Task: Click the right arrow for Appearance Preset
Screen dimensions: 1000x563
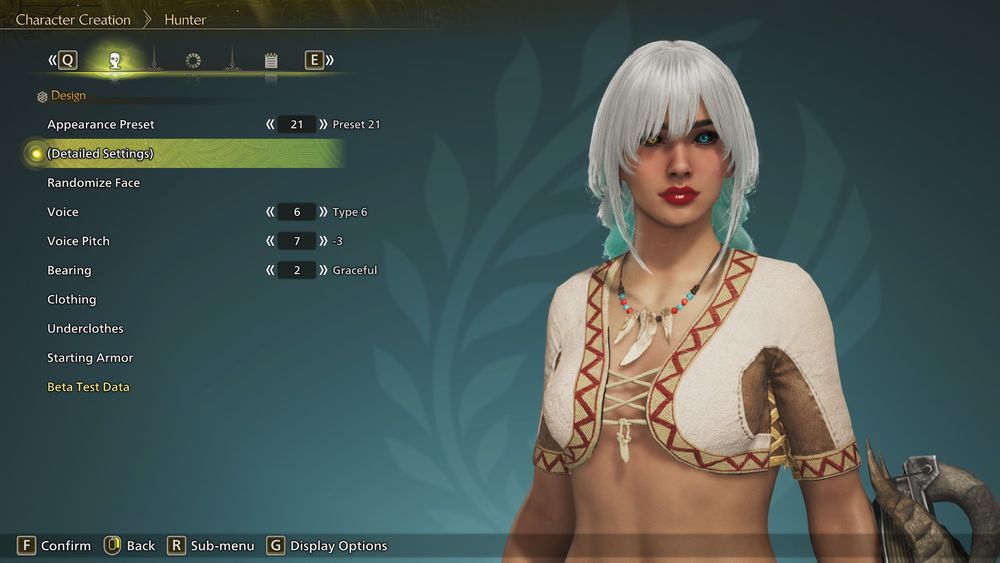Action: tap(323, 125)
